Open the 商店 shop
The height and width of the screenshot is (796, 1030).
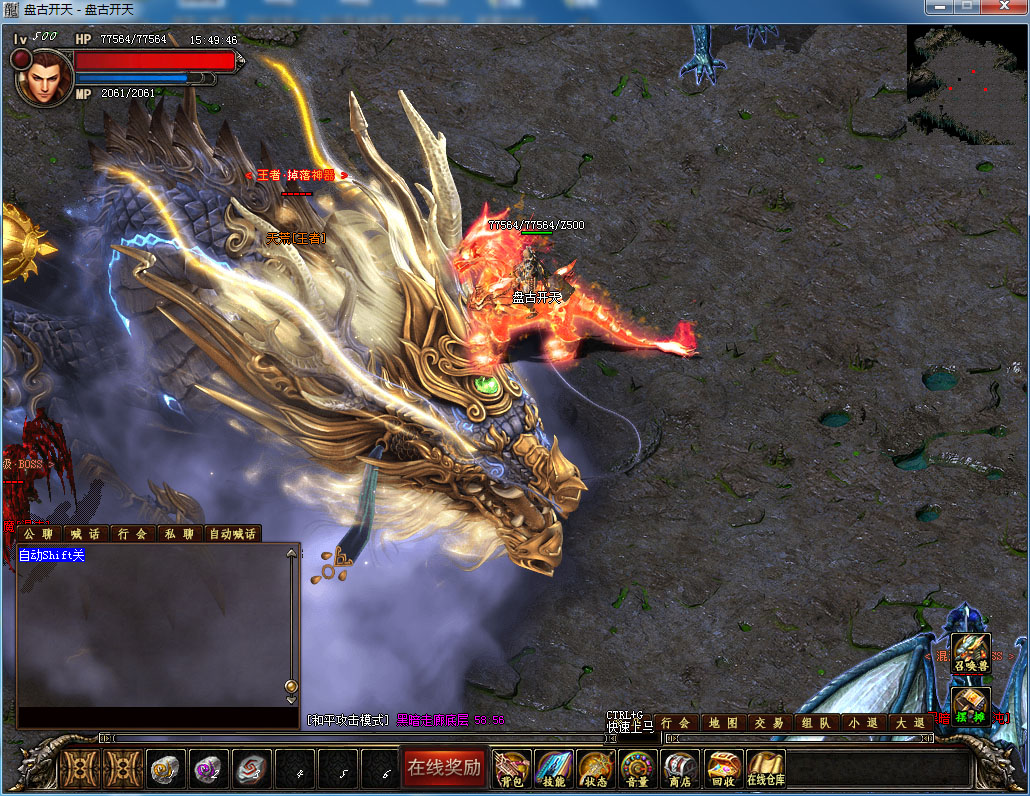pyautogui.click(x=680, y=768)
